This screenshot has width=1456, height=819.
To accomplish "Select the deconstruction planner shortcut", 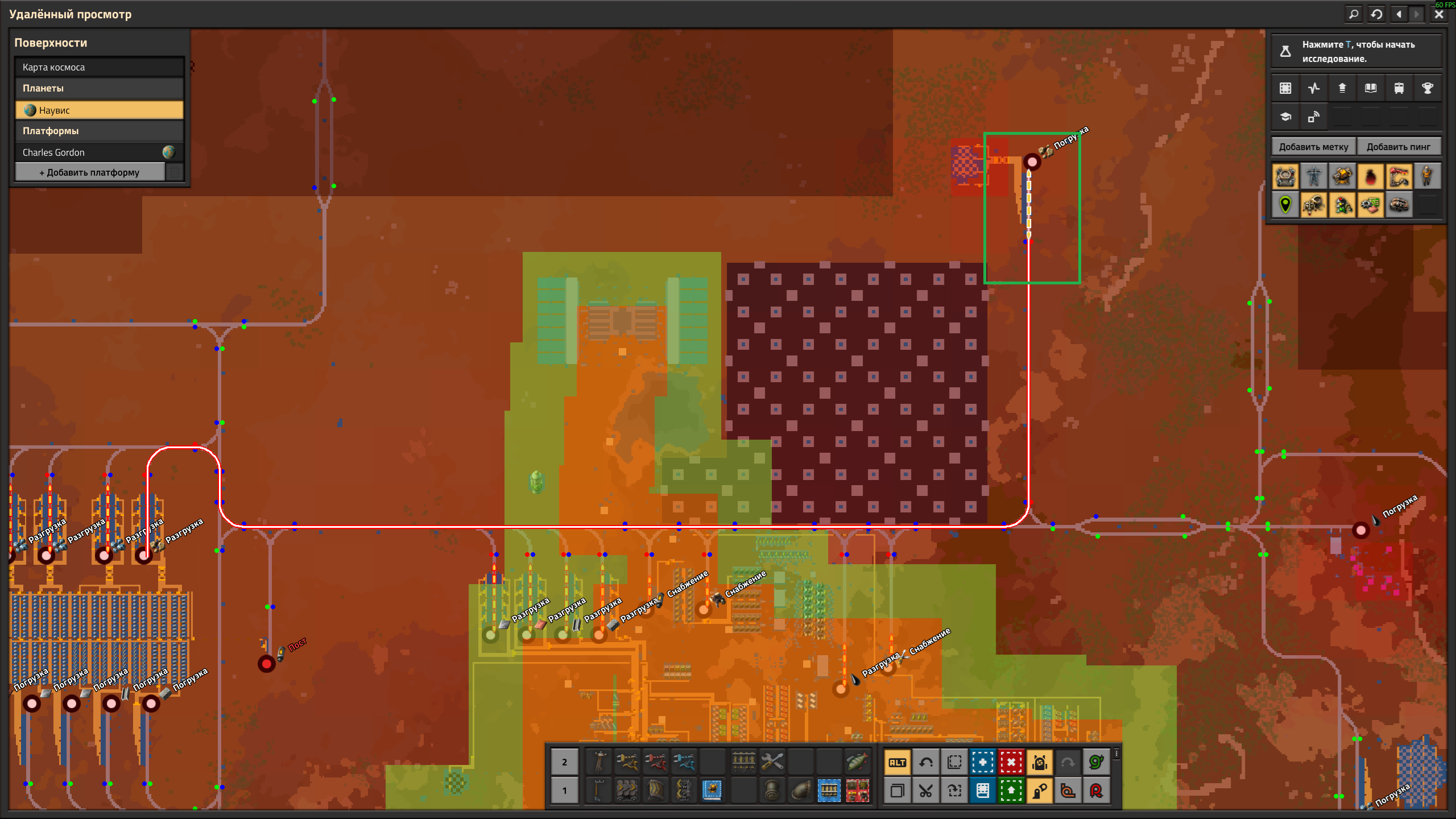I will pyautogui.click(x=1011, y=762).
